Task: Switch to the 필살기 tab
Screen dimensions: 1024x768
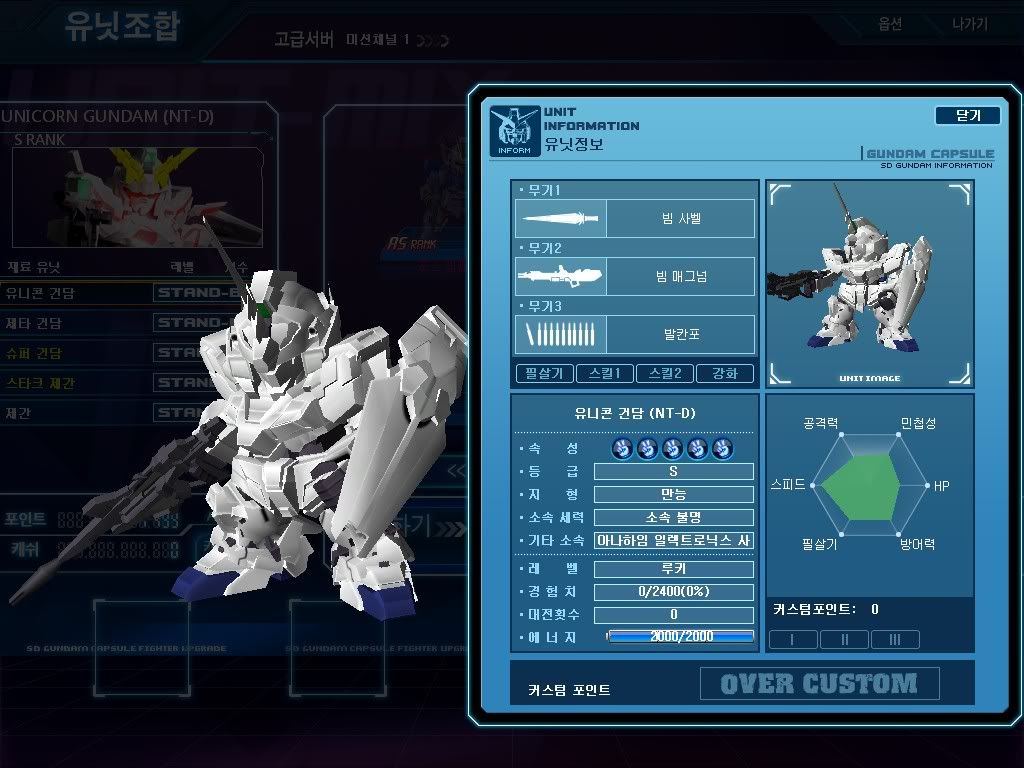Action: click(544, 373)
